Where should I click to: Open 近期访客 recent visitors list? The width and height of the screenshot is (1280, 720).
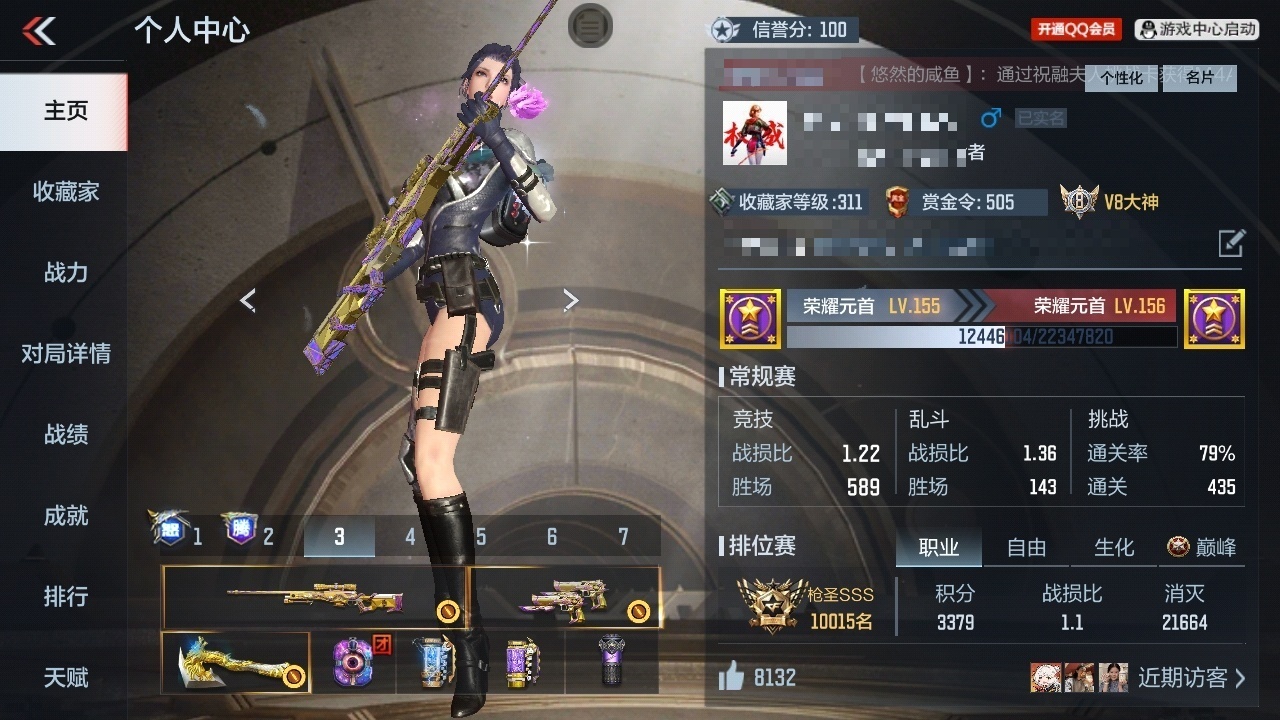point(1191,678)
